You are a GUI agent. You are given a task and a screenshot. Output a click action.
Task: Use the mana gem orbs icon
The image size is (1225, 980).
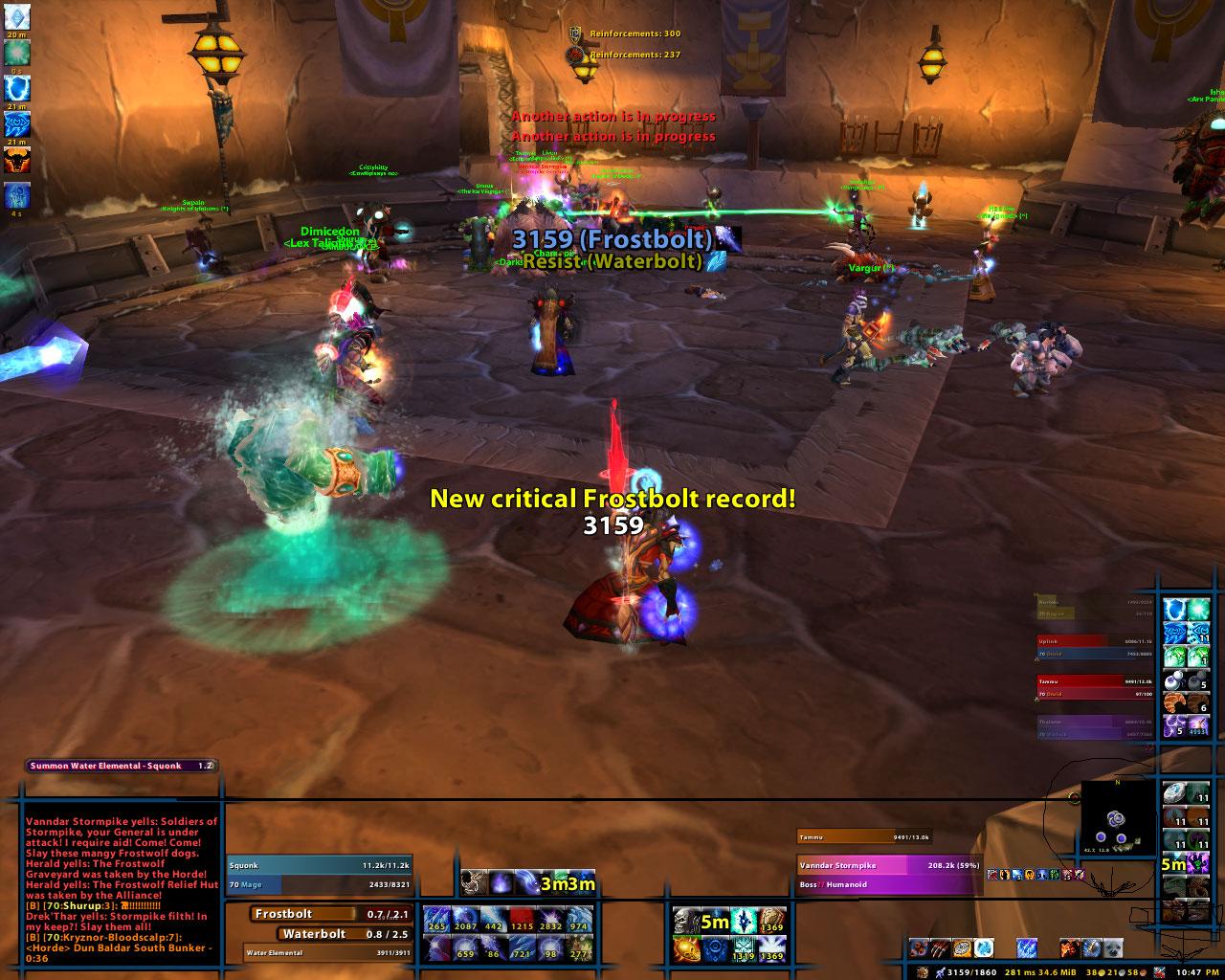pyautogui.click(x=1172, y=680)
